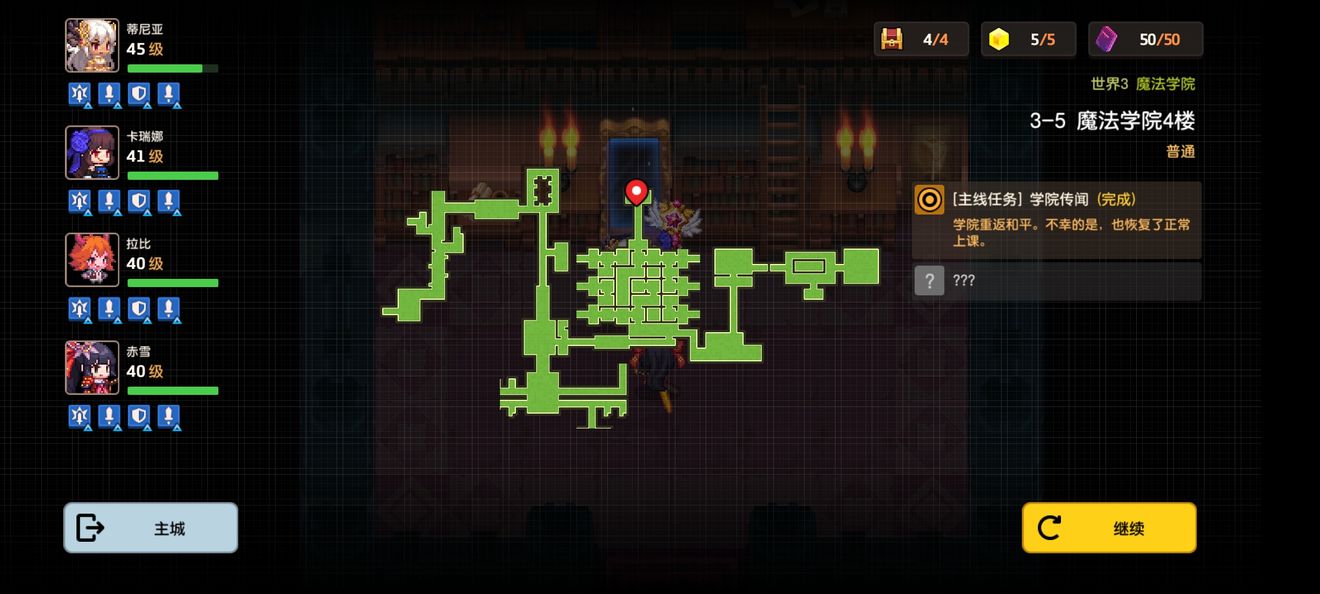Click the green dungeon map layout
Viewport: 1320px width, 594px height.
tap(638, 290)
